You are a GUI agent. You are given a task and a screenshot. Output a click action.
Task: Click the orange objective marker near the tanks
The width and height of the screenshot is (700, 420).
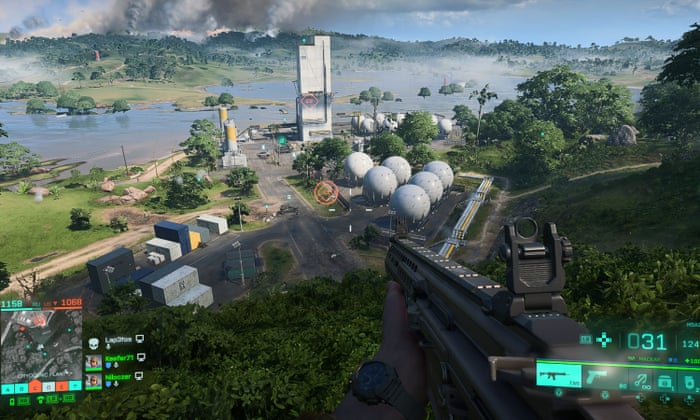click(x=326, y=192)
